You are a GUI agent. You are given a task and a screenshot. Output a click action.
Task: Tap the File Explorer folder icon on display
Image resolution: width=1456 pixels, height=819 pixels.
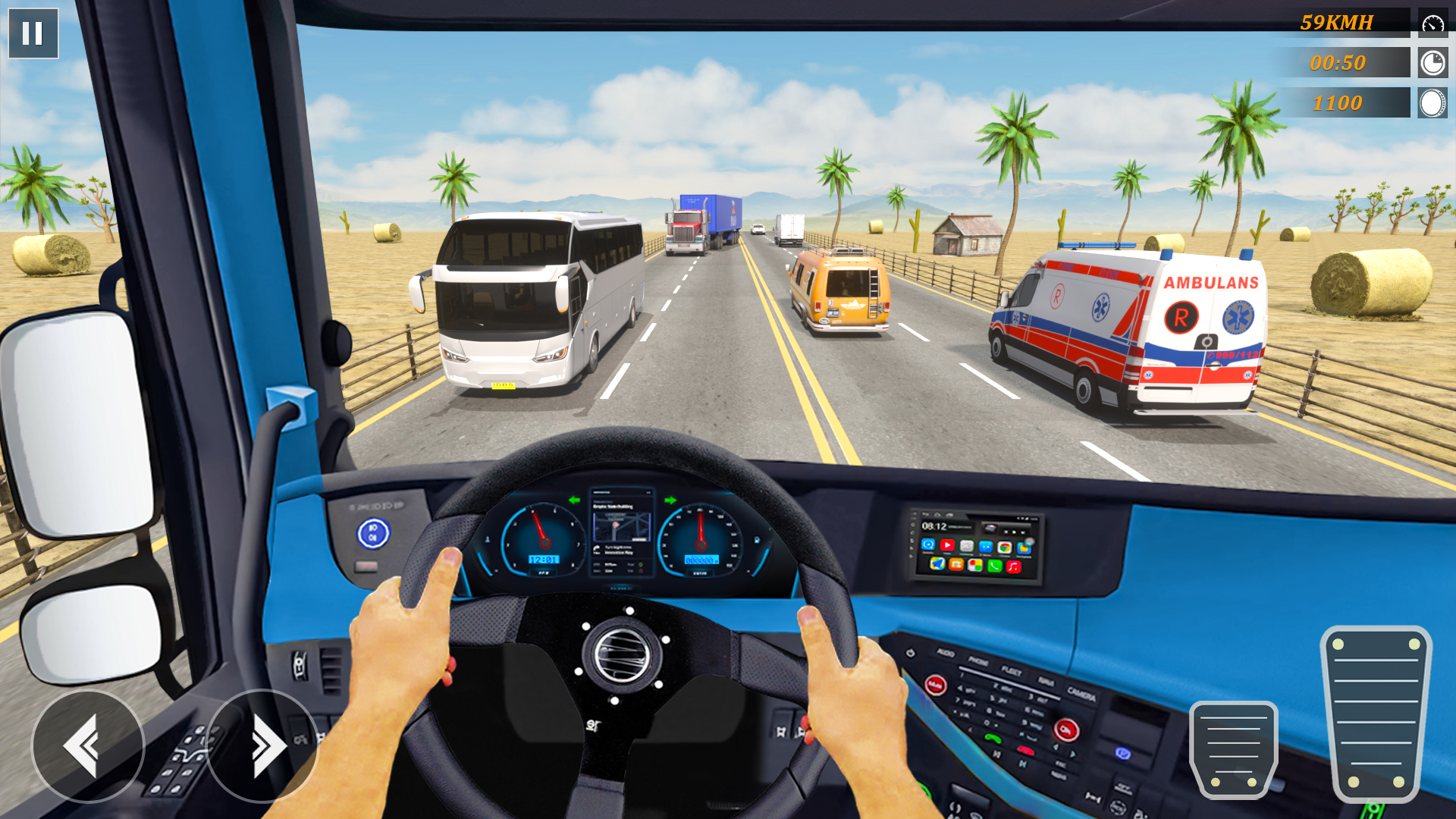(1025, 548)
